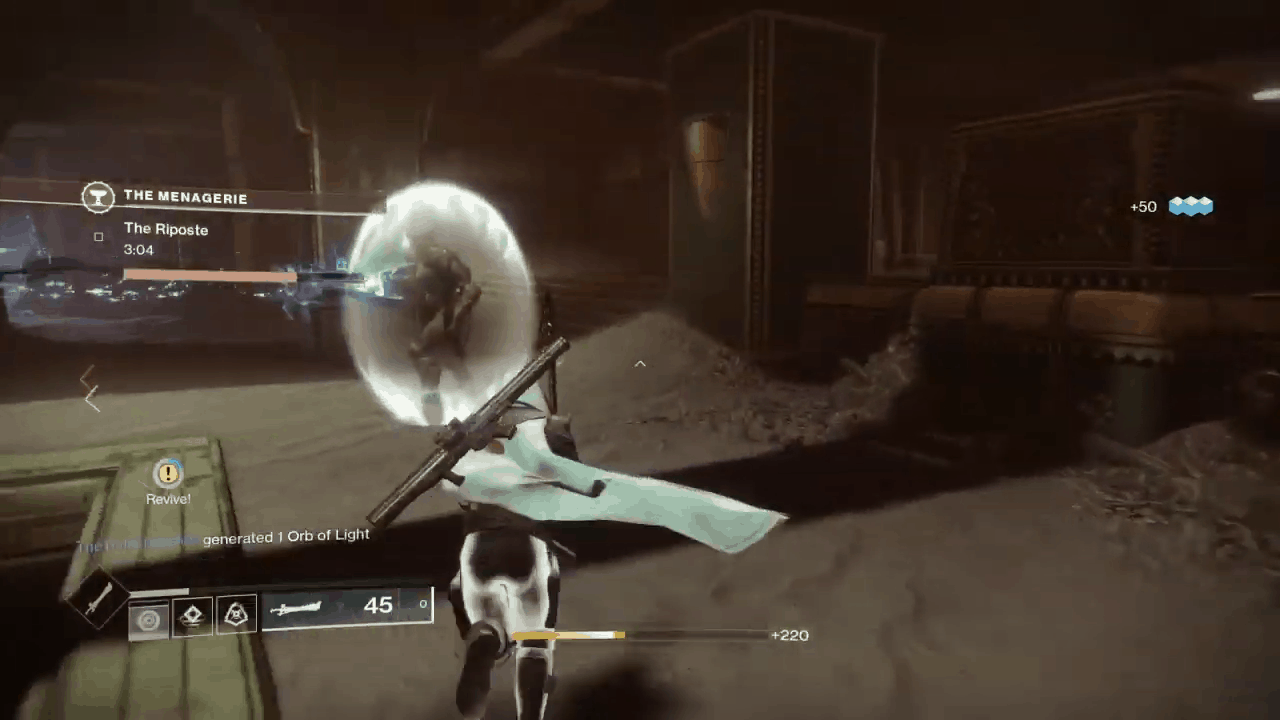
Task: Open THE MENAGERIE activity banner
Action: 186,198
